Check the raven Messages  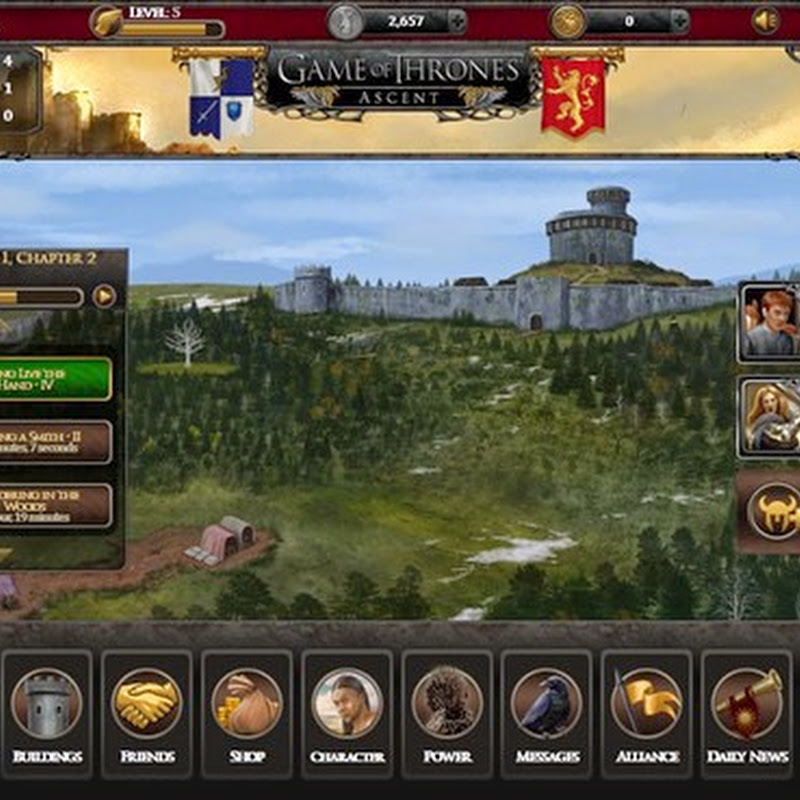[x=547, y=712]
